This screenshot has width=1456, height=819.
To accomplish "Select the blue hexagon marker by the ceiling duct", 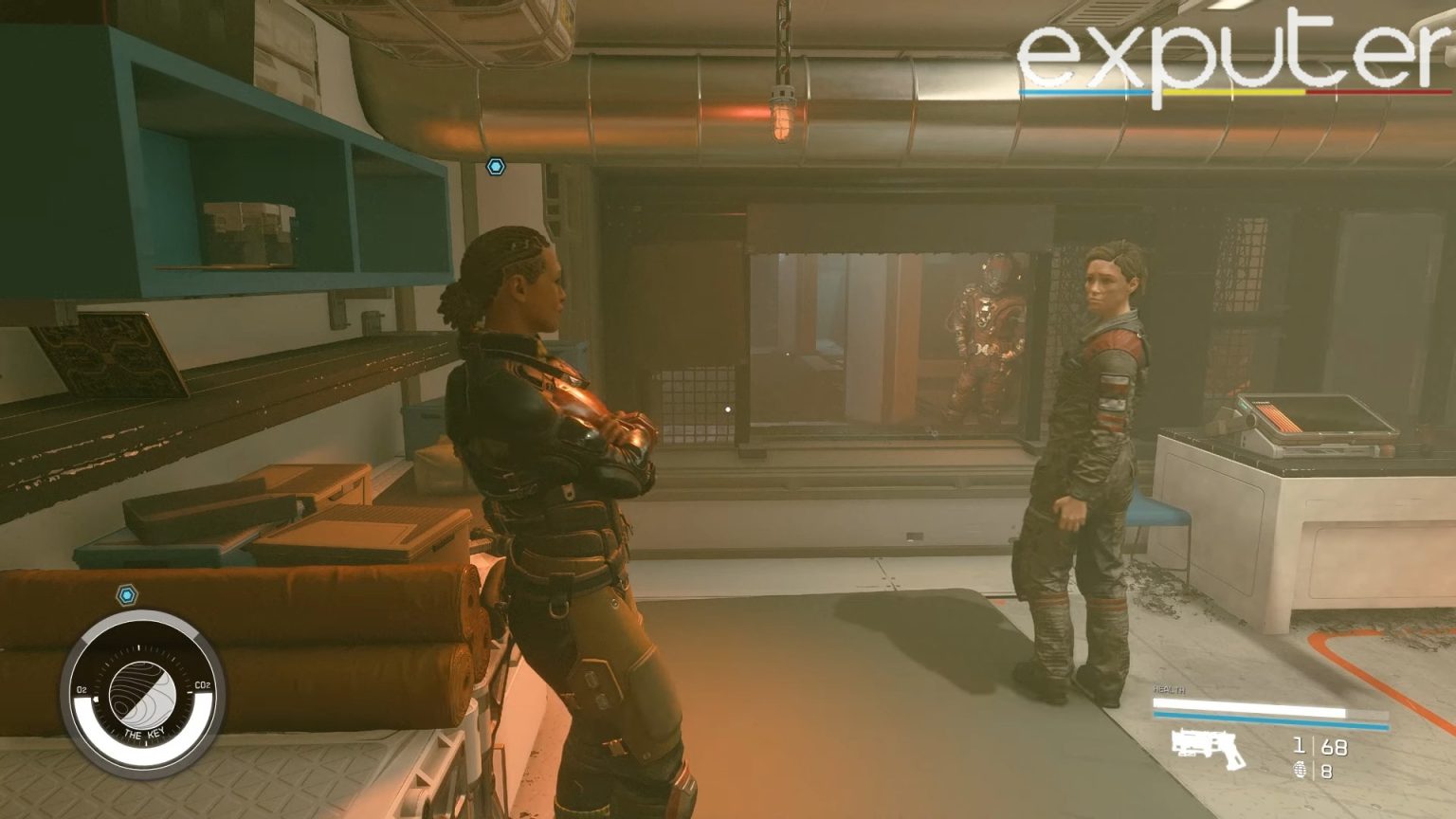I will [495, 167].
